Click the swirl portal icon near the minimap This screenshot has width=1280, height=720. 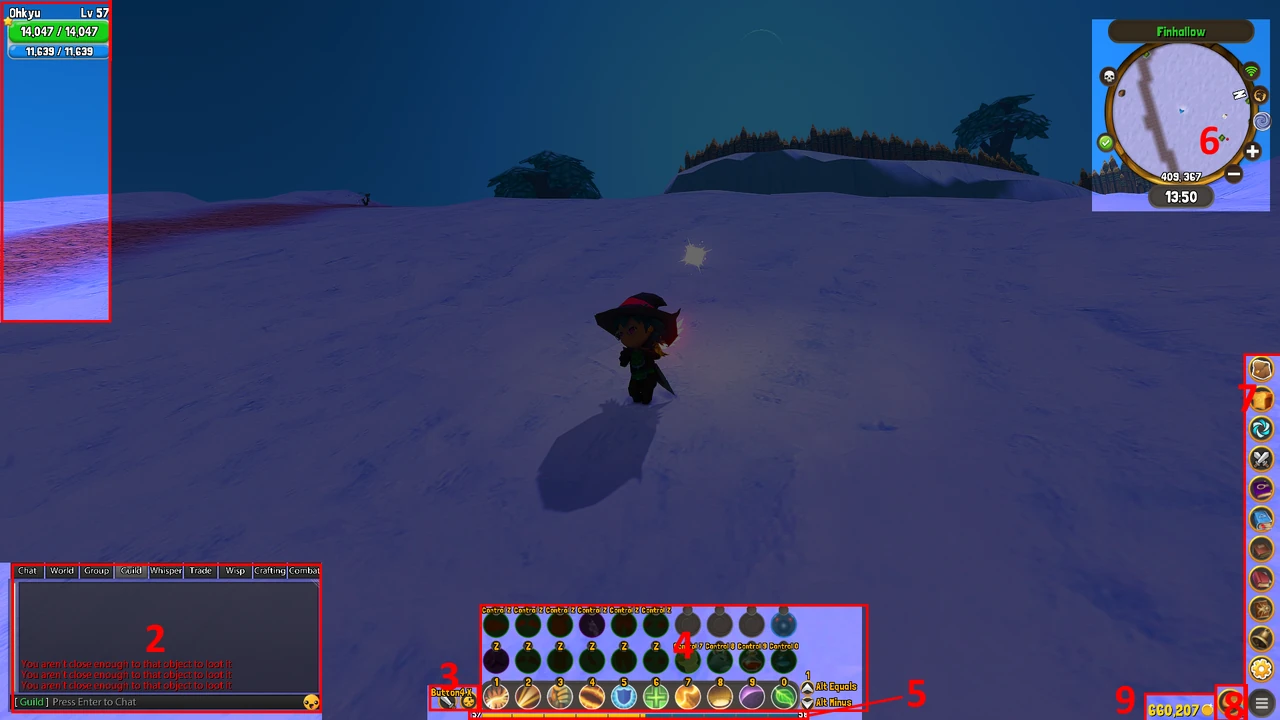tap(1261, 121)
